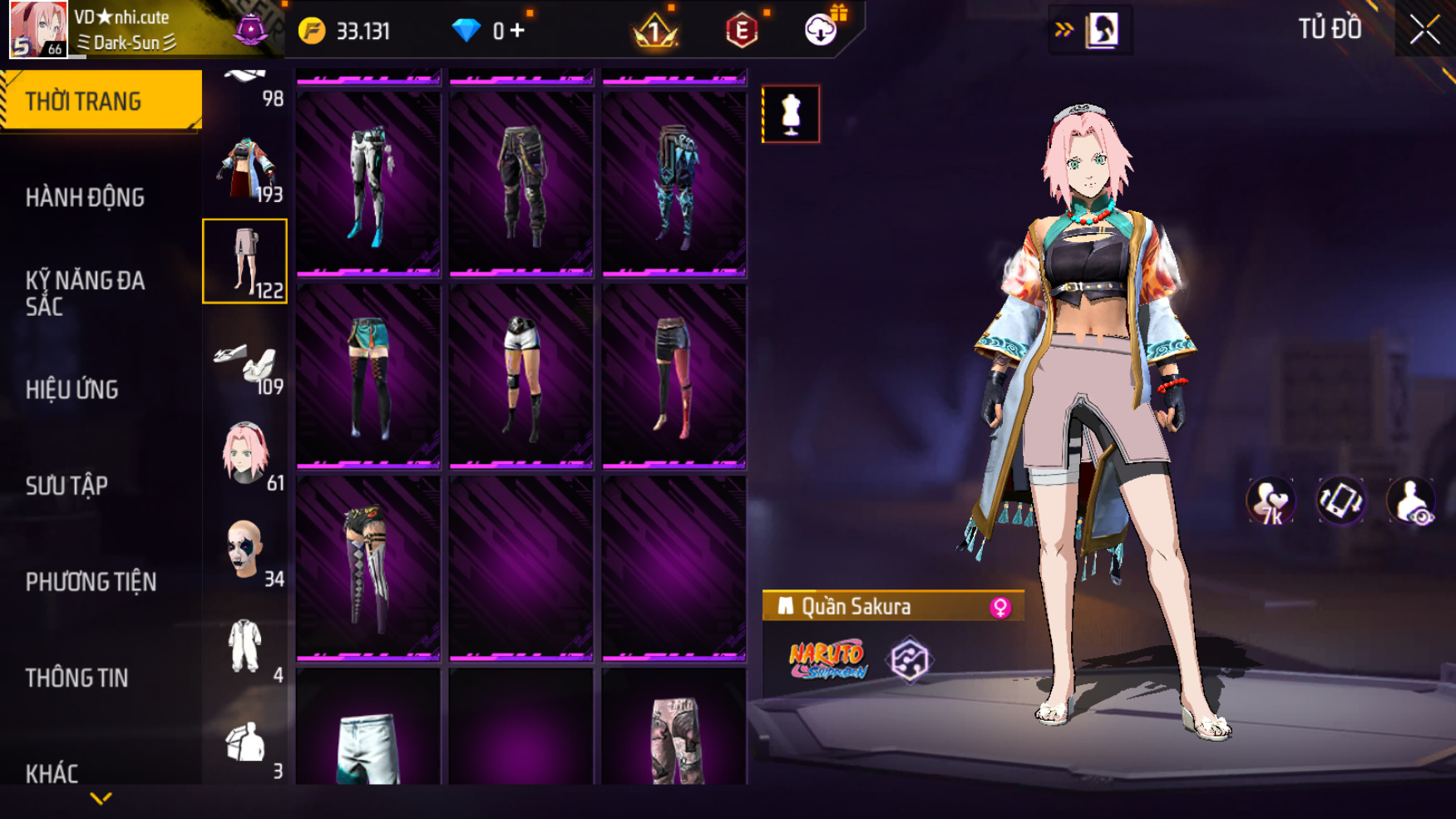1456x819 pixels.
Task: Open the Kỹ Năng Đa Sắc tab
Action: point(85,293)
